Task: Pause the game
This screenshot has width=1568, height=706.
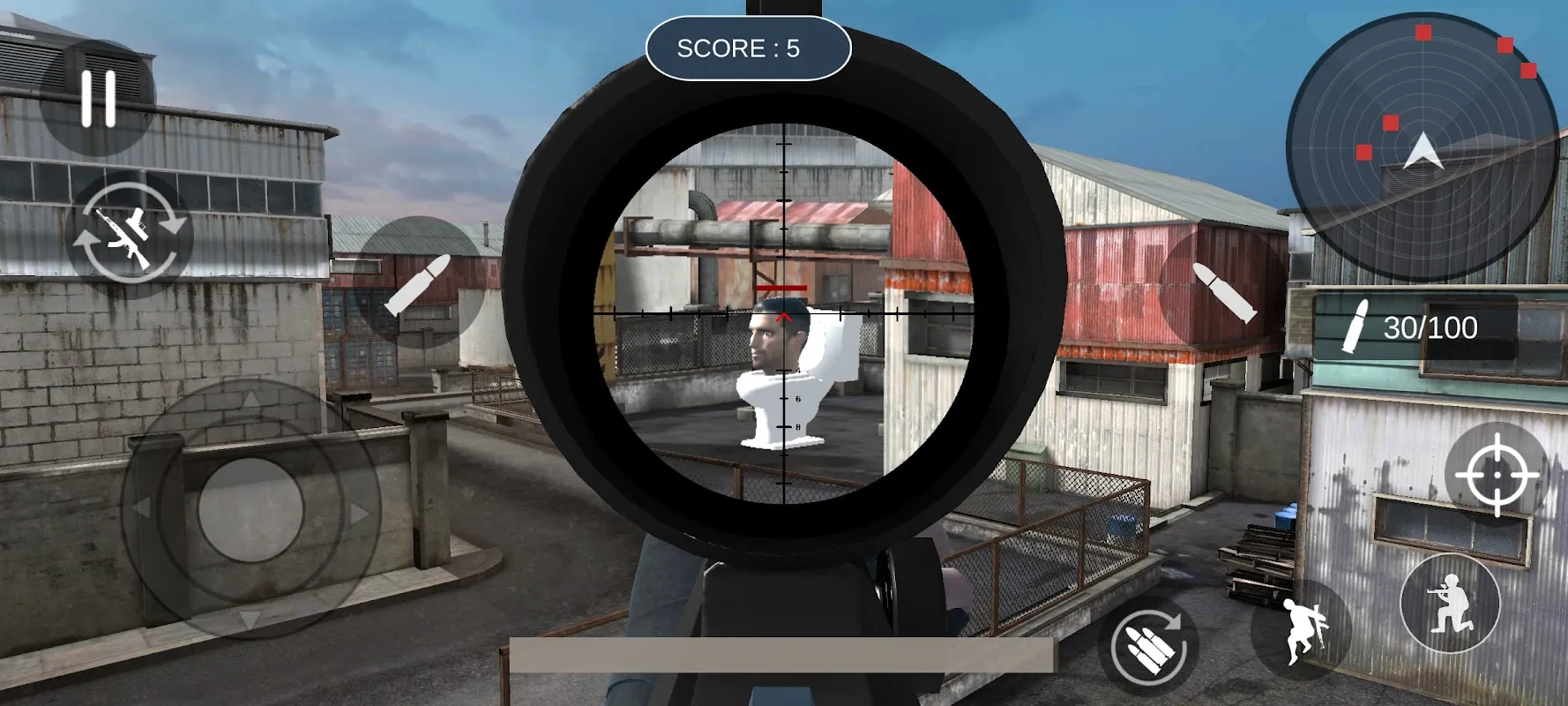Action: [100, 97]
